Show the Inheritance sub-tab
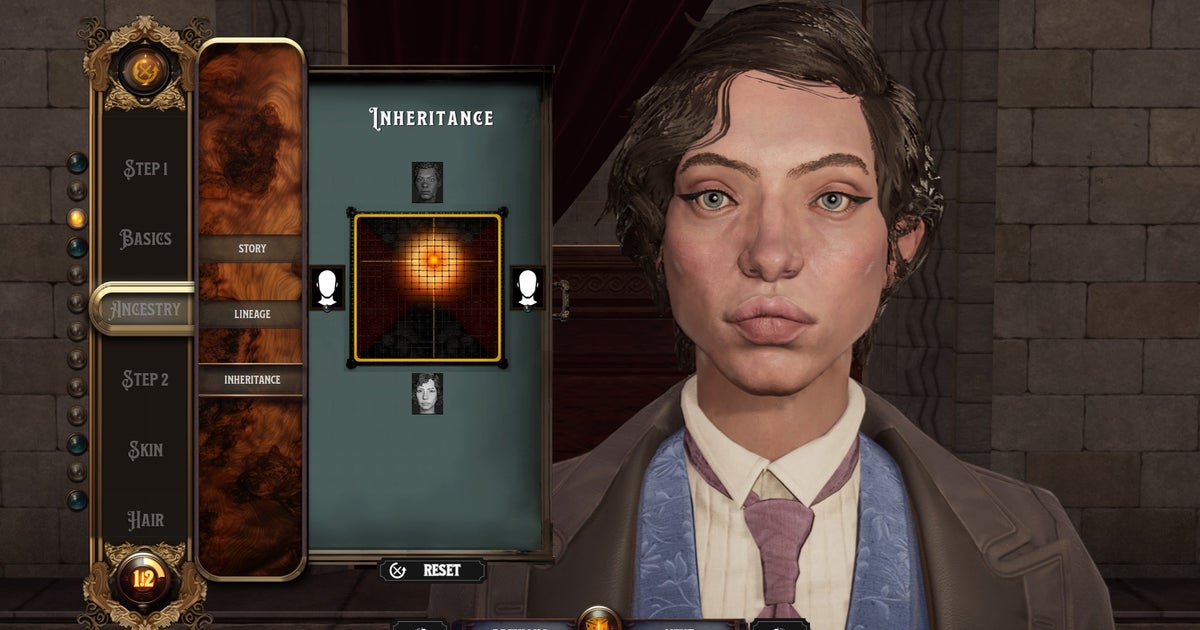Viewport: 1200px width, 630px height. pyautogui.click(x=251, y=380)
